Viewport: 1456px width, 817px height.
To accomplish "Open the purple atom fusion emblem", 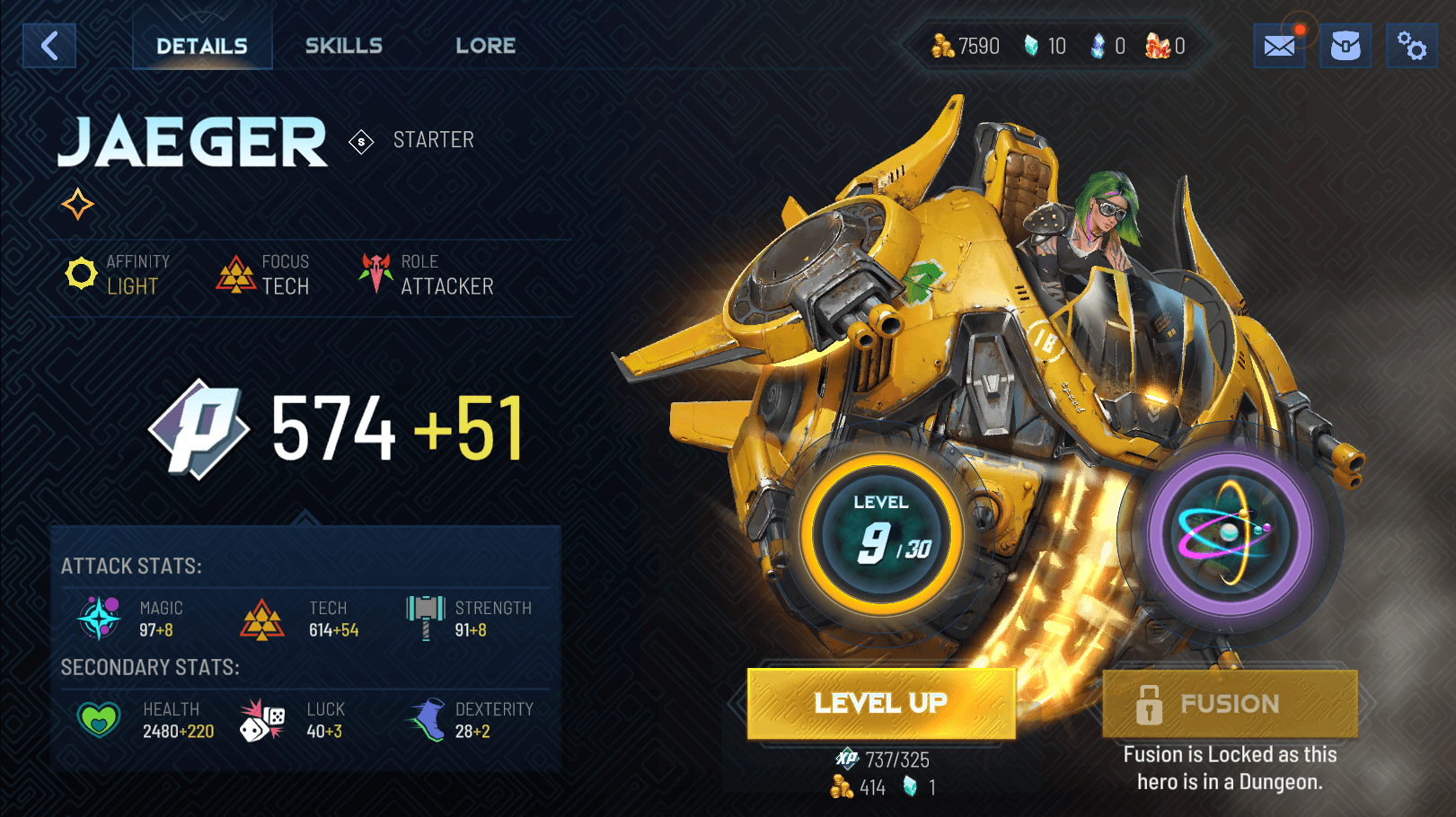I will click(1230, 534).
